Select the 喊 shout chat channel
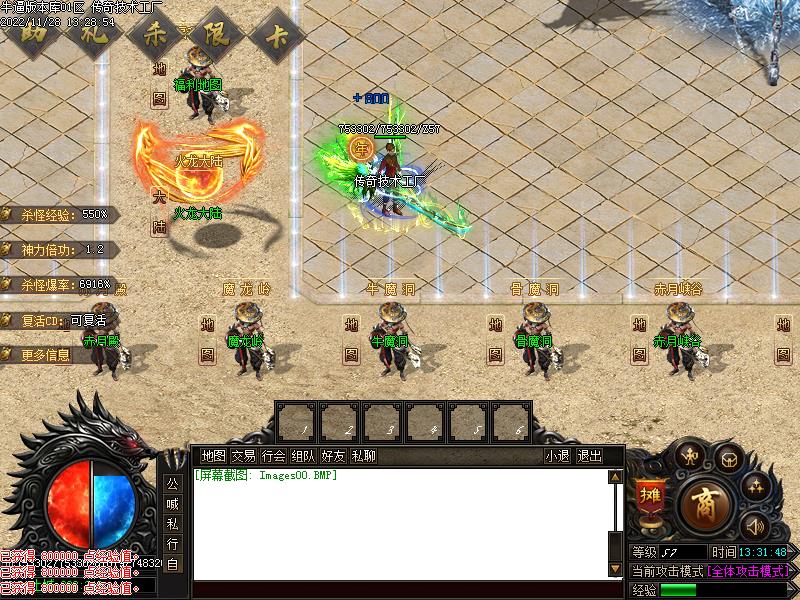The height and width of the screenshot is (600, 800). [173, 503]
